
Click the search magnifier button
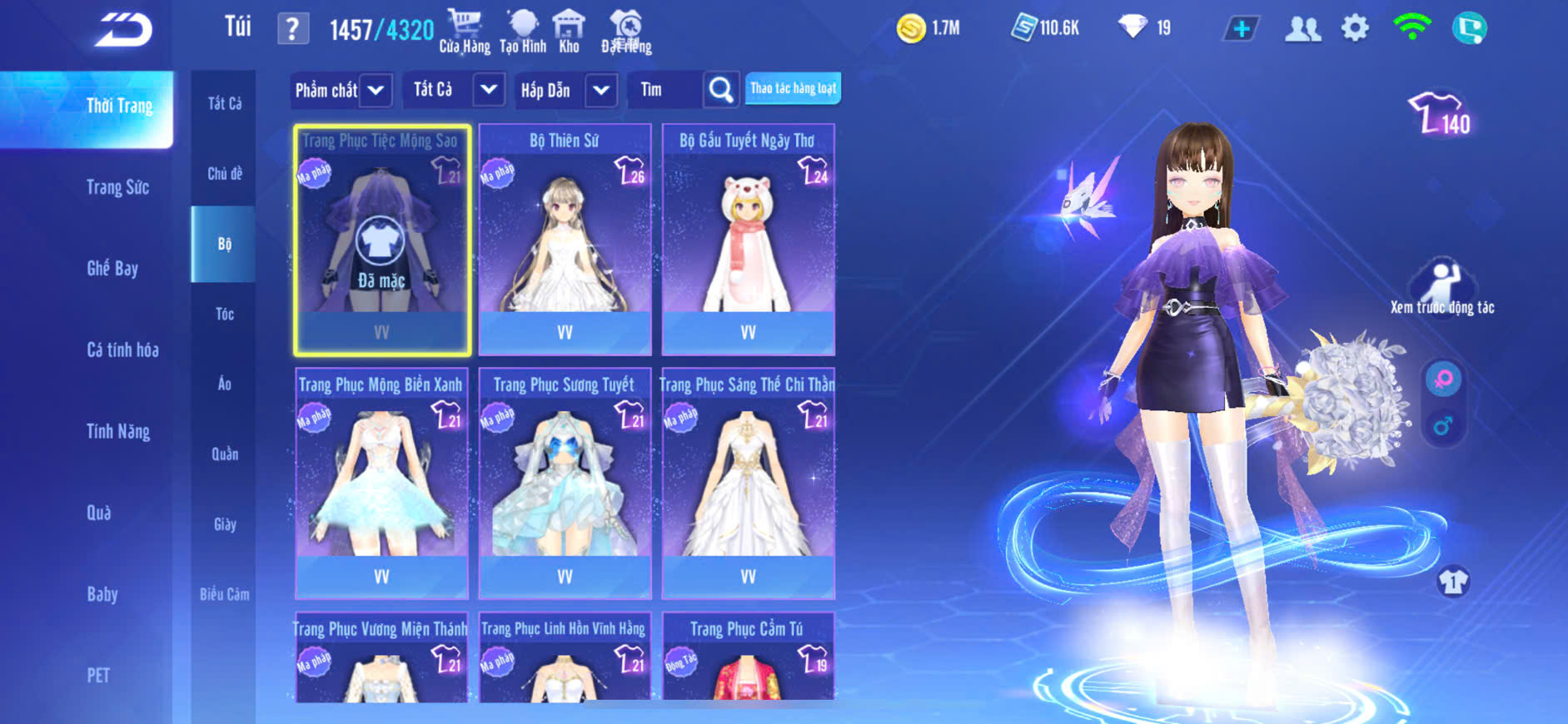pyautogui.click(x=721, y=90)
